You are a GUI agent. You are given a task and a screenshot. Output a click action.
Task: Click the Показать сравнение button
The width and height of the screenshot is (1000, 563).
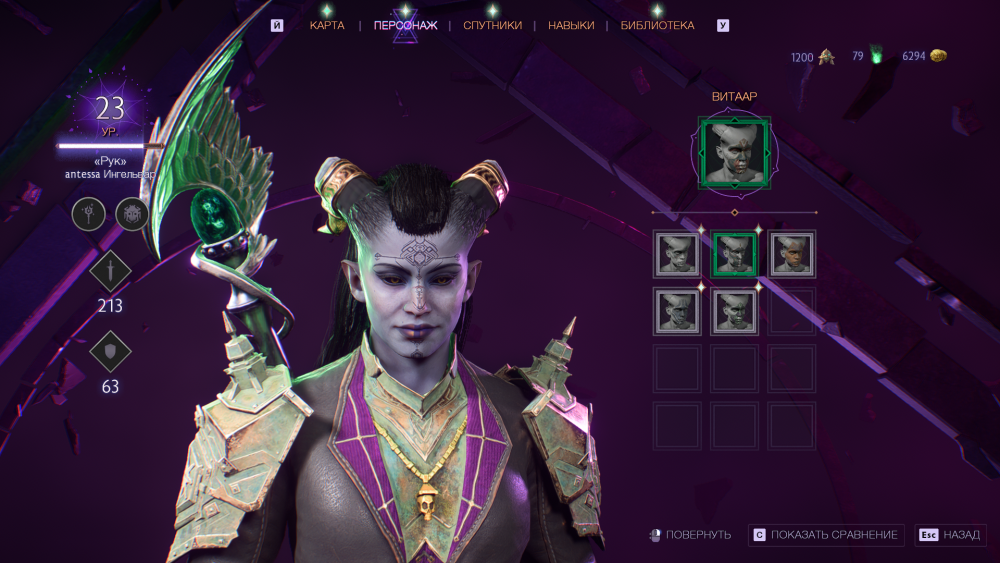[x=827, y=535]
